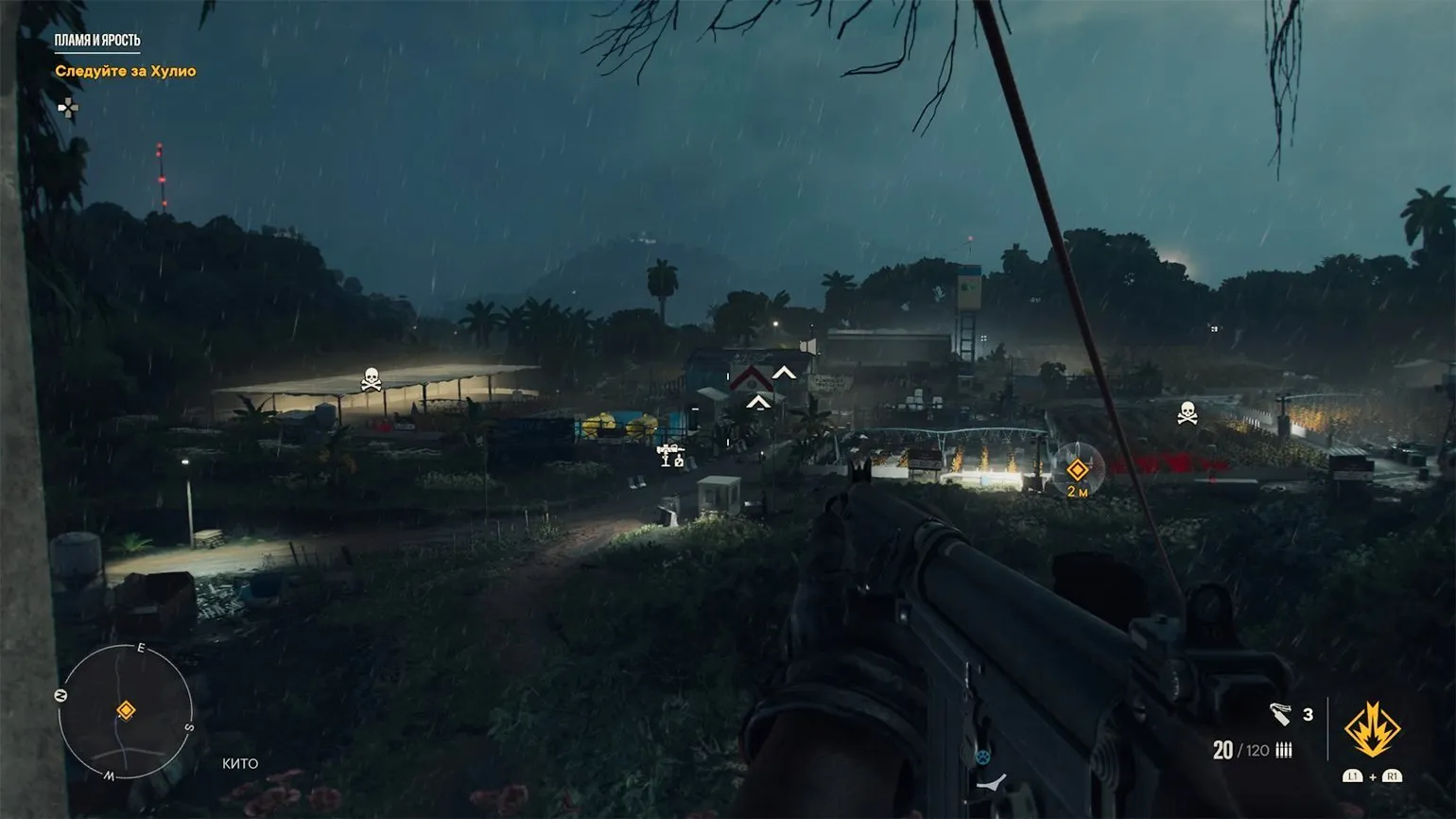
Task: Select the "Следуйте за Хулио" objective text
Action: 126,71
